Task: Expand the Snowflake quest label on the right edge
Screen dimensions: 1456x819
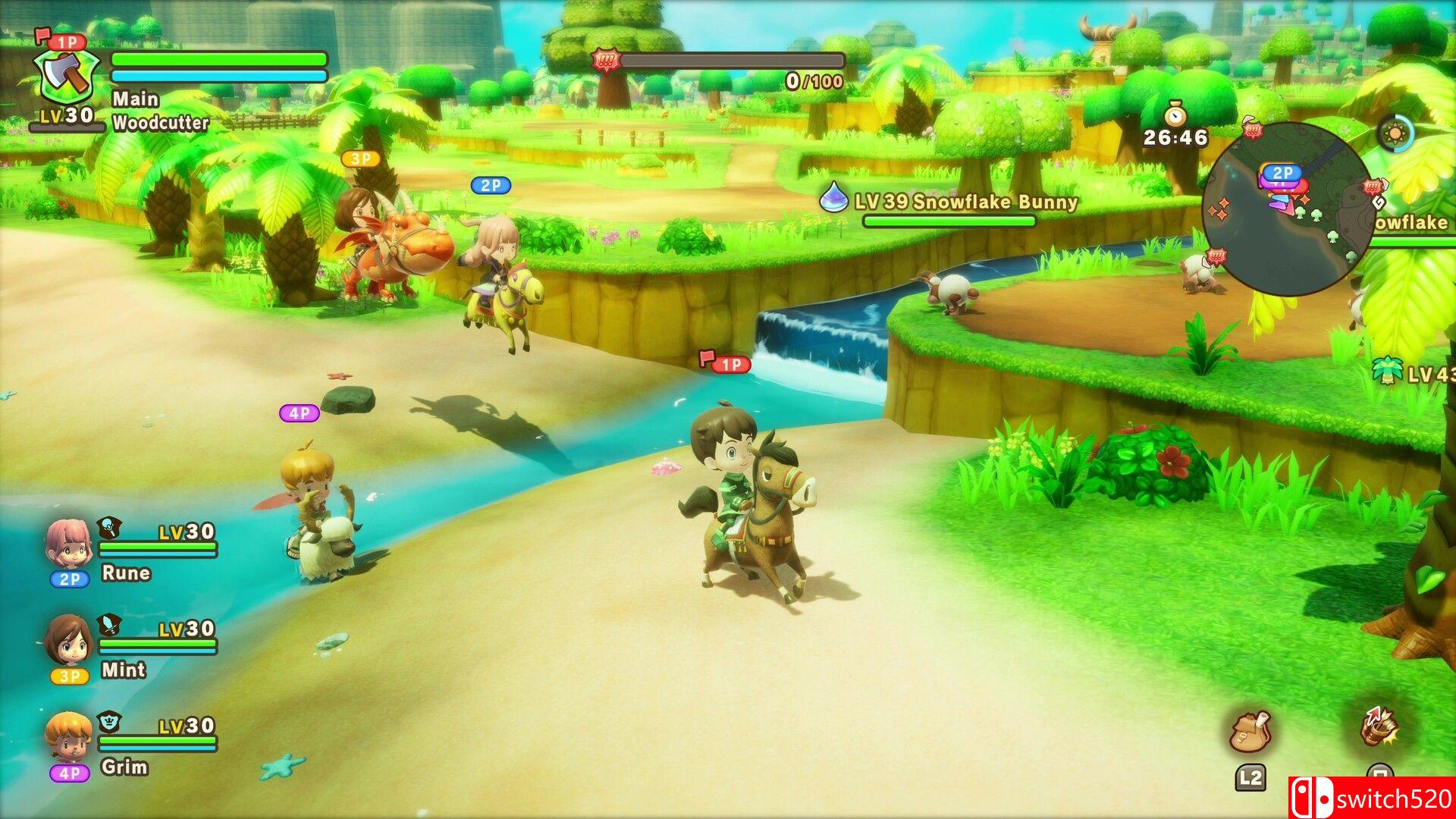Action: (1414, 224)
